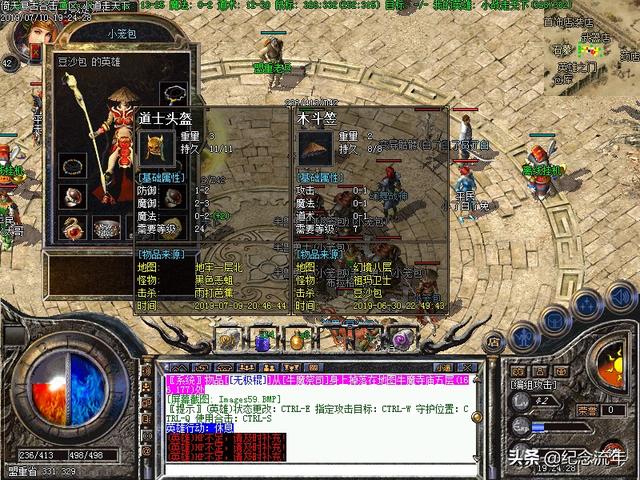This screenshot has height=480, width=640.
Task: Use the purple swirl item in quick belt
Action: 402,340
